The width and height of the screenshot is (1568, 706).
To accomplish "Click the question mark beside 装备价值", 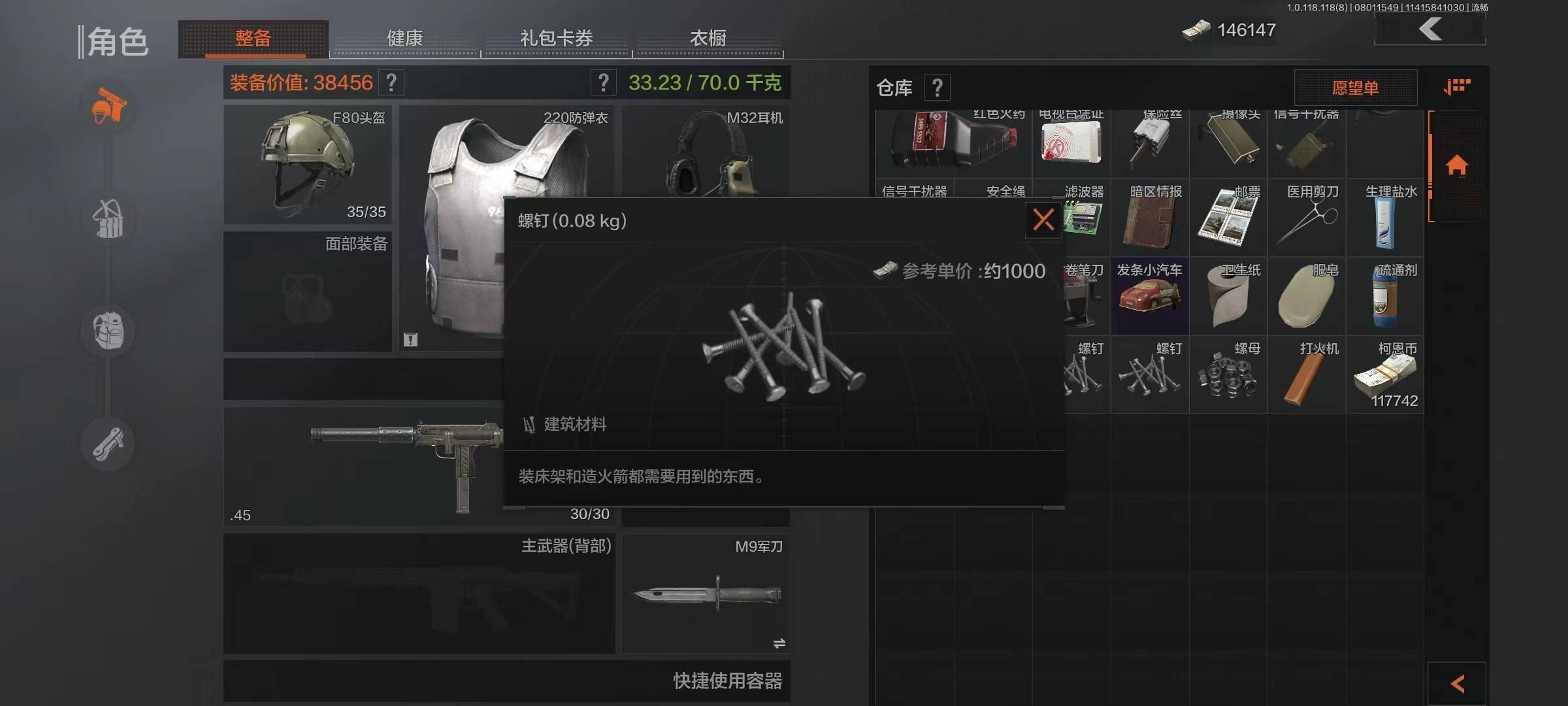I will (x=390, y=82).
